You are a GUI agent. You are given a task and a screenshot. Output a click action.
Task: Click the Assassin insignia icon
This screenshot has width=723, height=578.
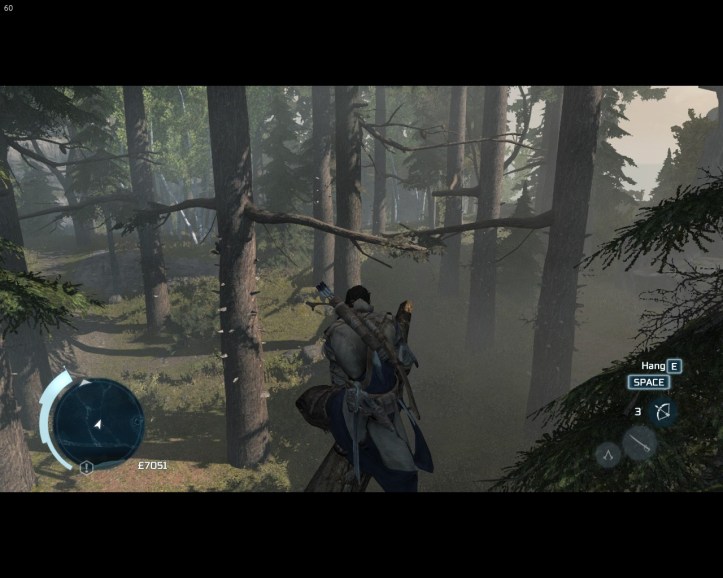coord(607,456)
